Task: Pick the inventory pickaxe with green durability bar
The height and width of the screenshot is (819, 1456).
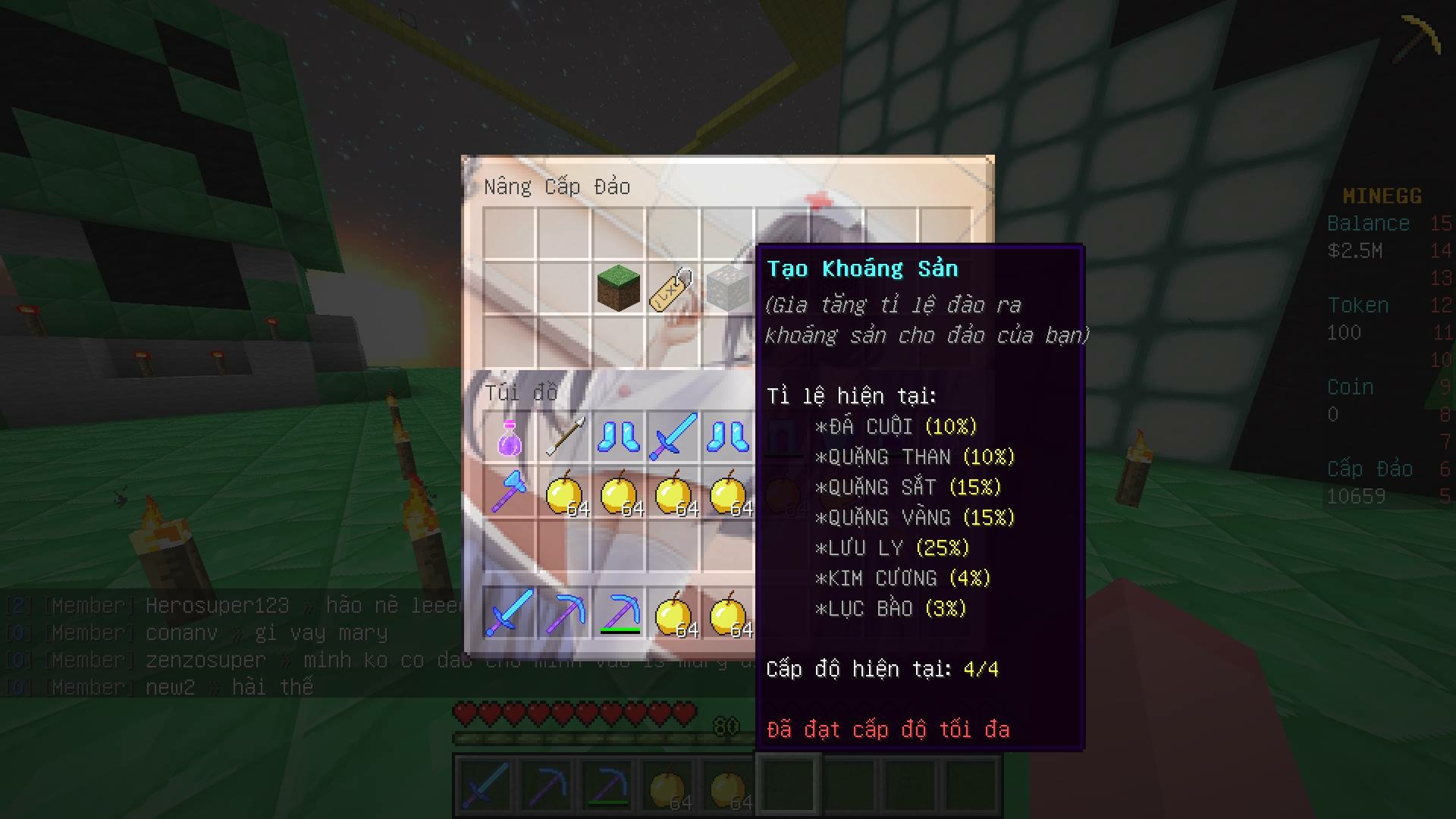Action: click(x=619, y=613)
